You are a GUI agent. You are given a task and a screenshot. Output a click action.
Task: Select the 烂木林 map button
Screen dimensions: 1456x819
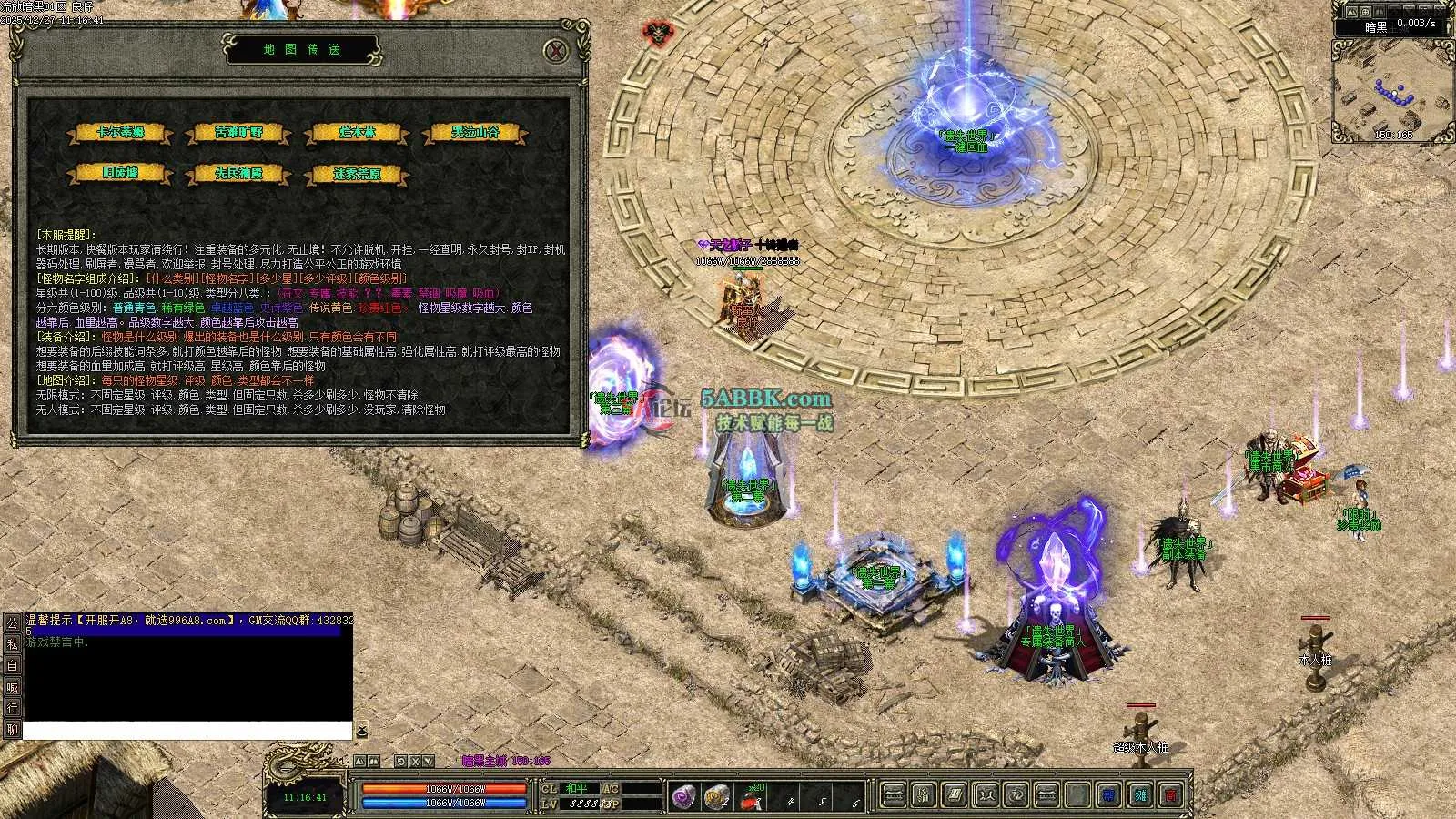[357, 133]
